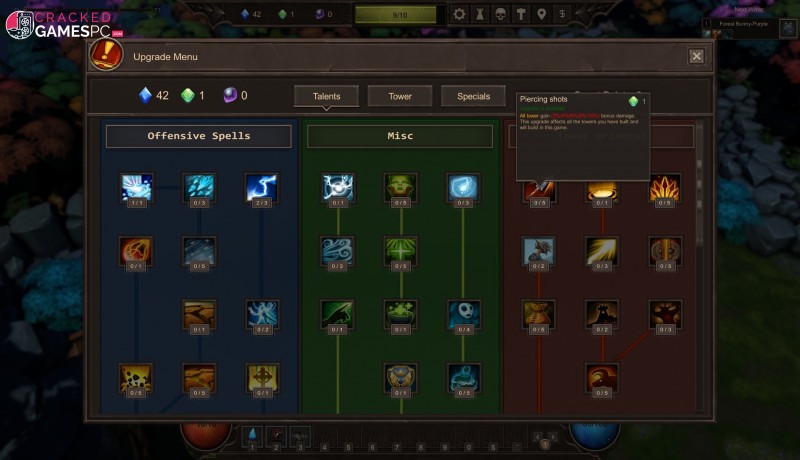Select the white skull mask talent
The width and height of the screenshot is (800, 460).
click(463, 314)
